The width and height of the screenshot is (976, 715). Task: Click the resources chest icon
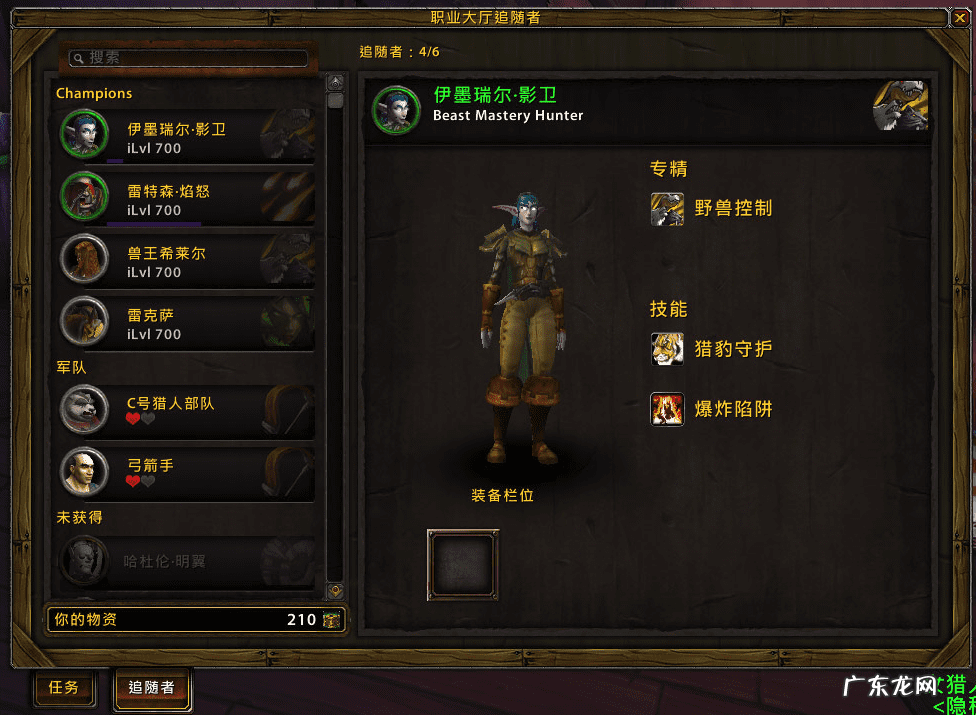coord(332,620)
